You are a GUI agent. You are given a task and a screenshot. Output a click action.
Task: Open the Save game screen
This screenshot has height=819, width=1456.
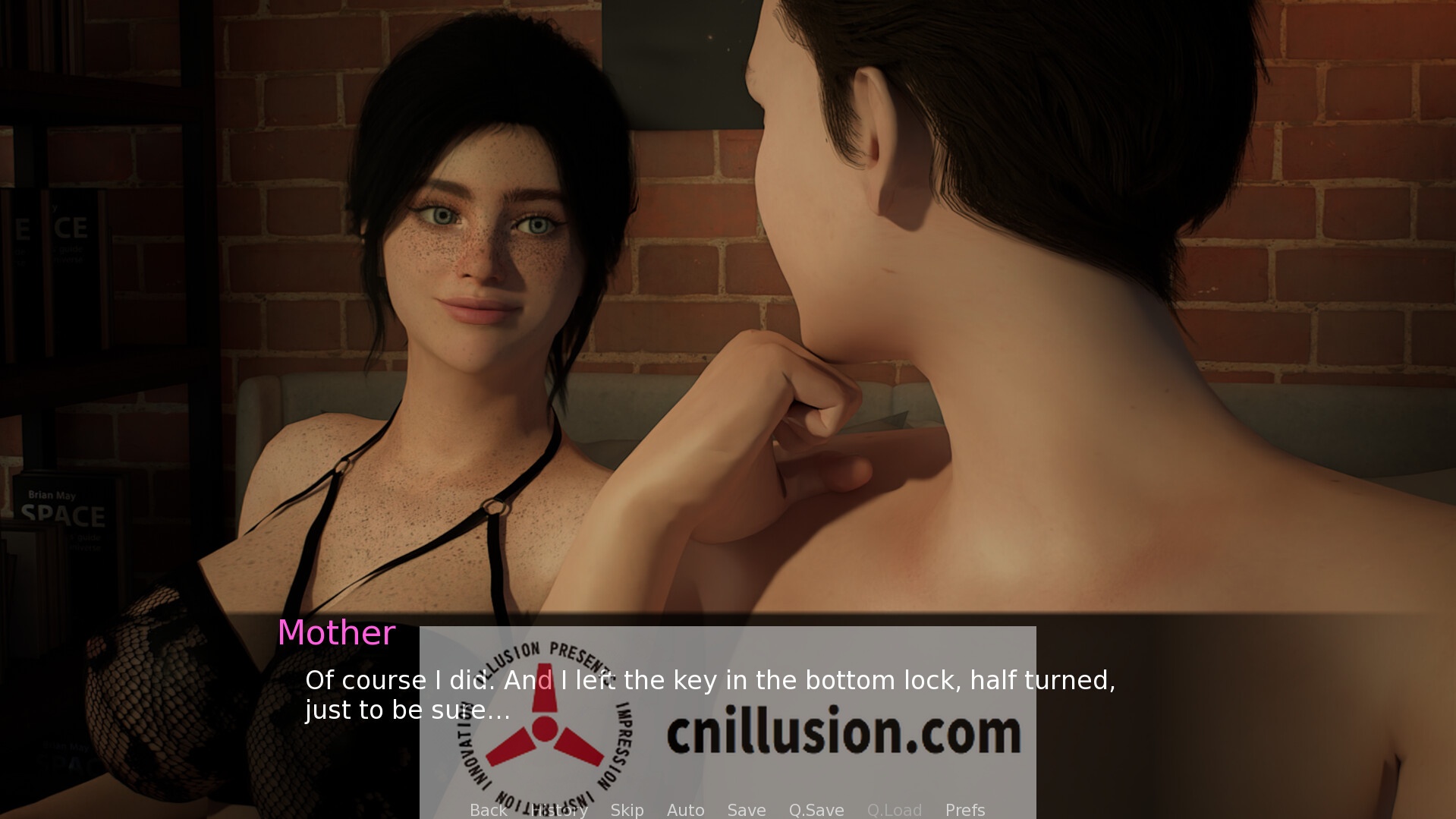coord(747,810)
